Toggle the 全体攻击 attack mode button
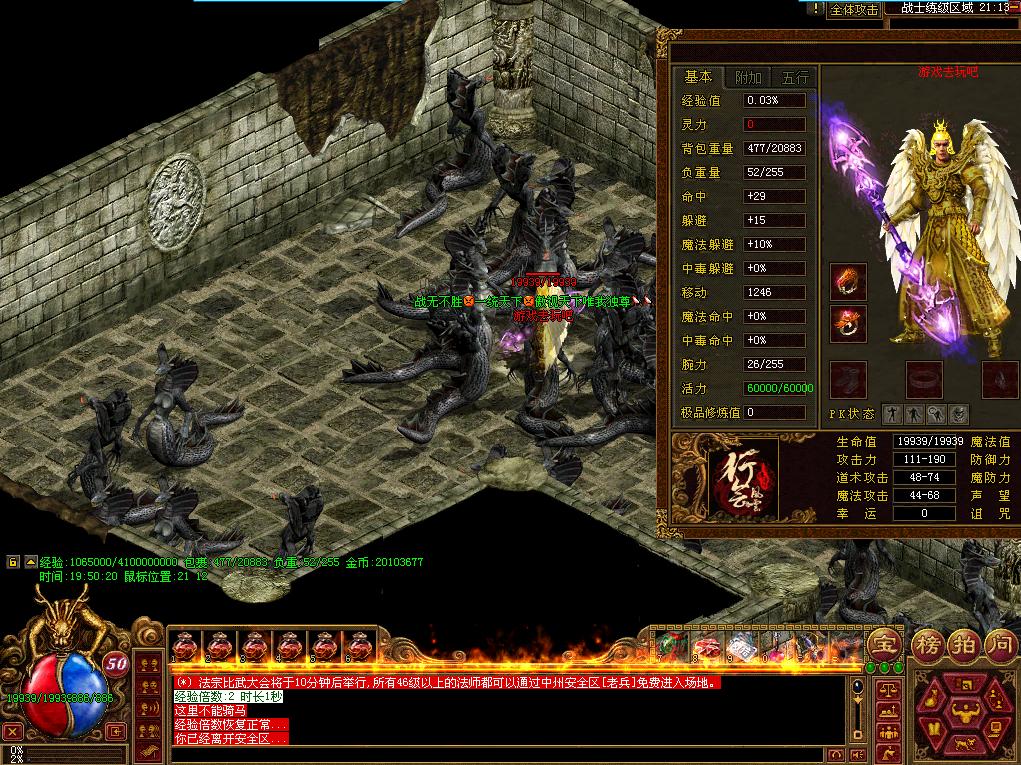 pos(854,10)
